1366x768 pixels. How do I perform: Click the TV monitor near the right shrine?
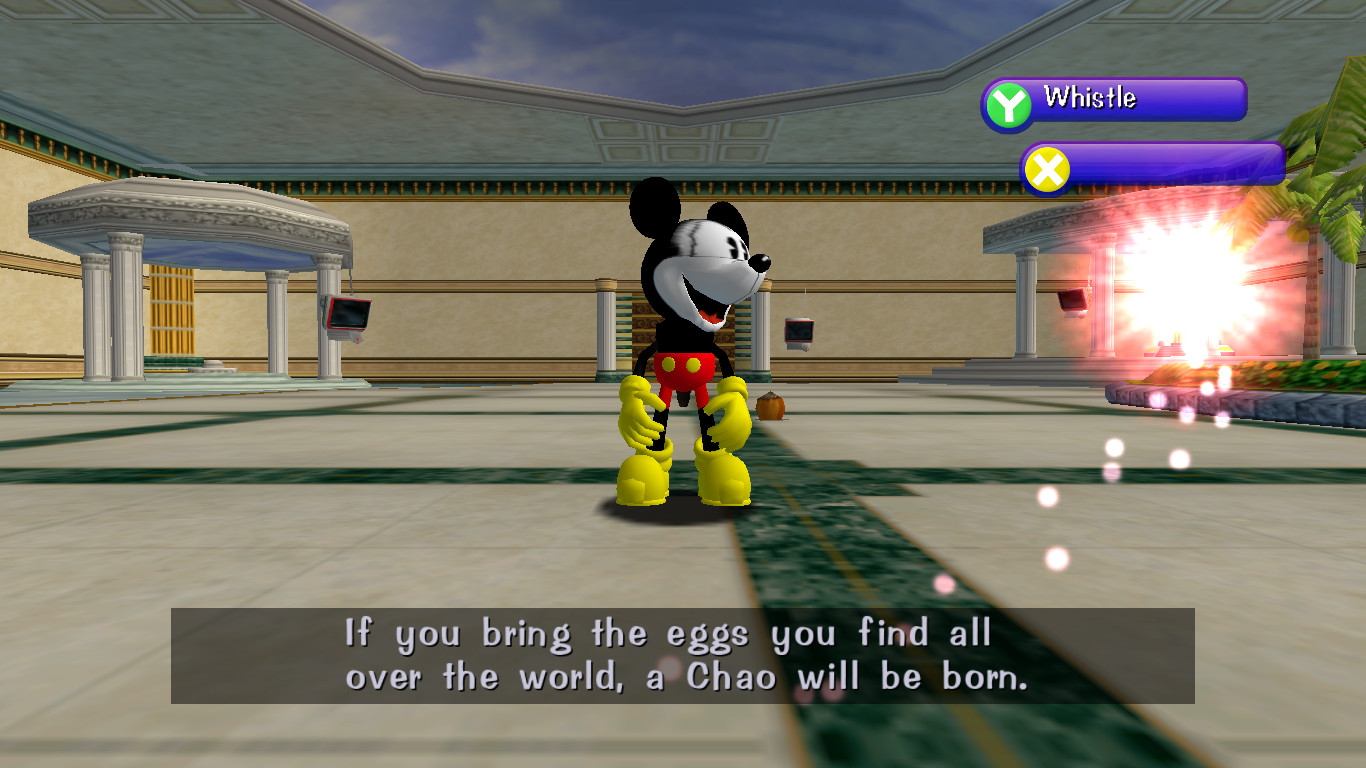point(1072,301)
